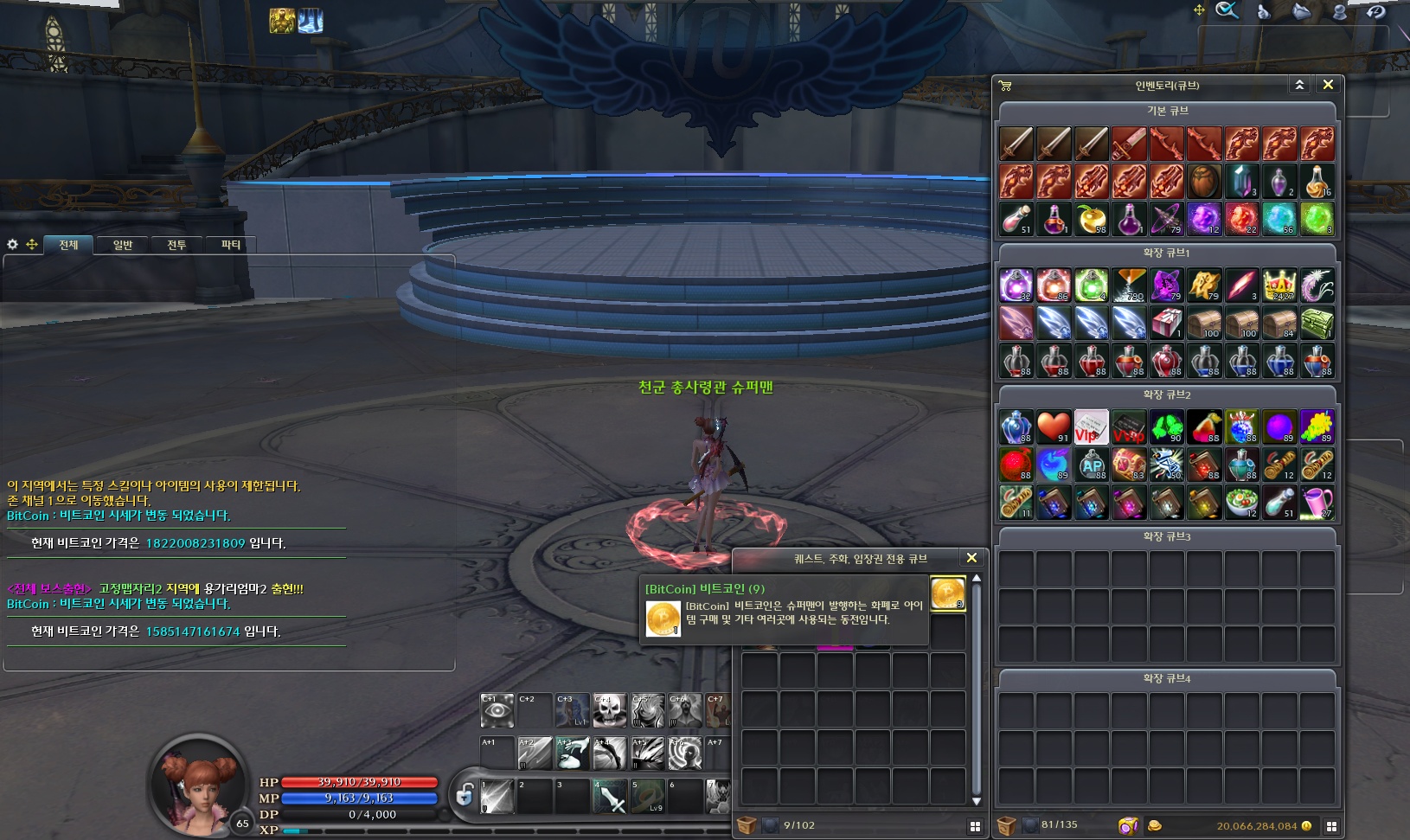This screenshot has width=1410, height=840.
Task: Collapse the inventory with the double-arrow button
Action: 1300,84
